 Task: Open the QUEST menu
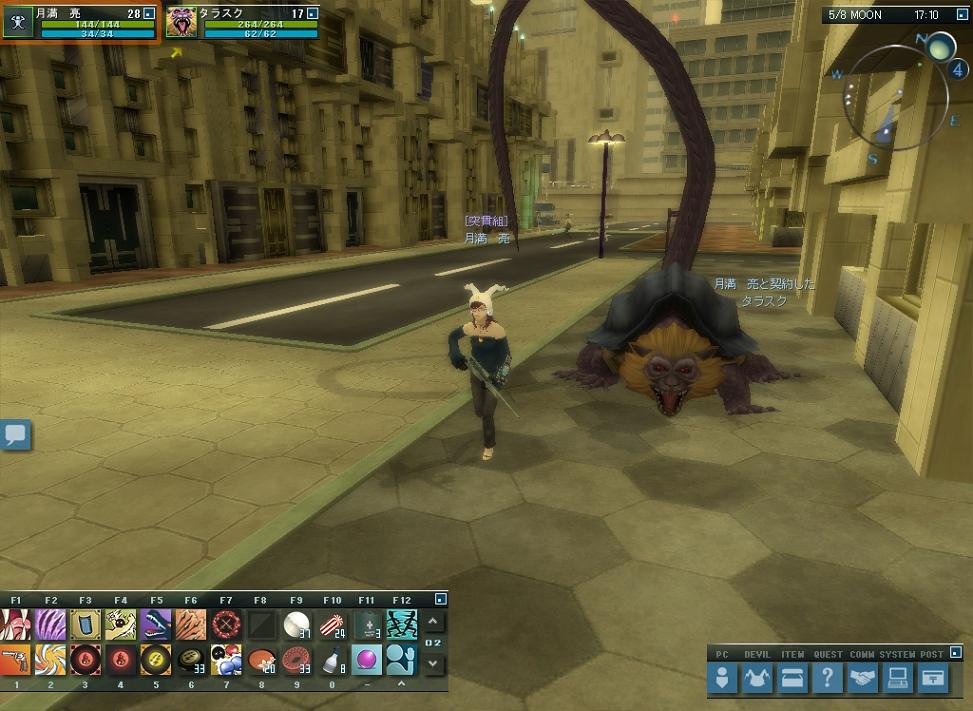(x=827, y=678)
